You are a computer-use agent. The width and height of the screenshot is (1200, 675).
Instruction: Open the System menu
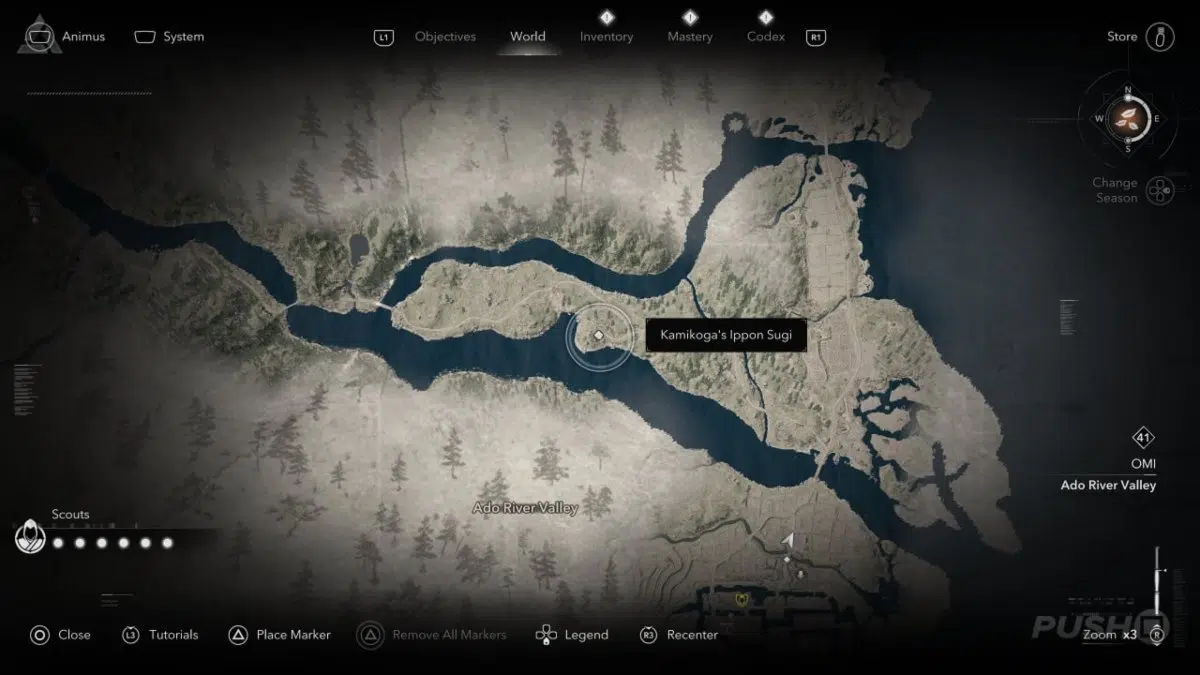pyautogui.click(x=170, y=37)
